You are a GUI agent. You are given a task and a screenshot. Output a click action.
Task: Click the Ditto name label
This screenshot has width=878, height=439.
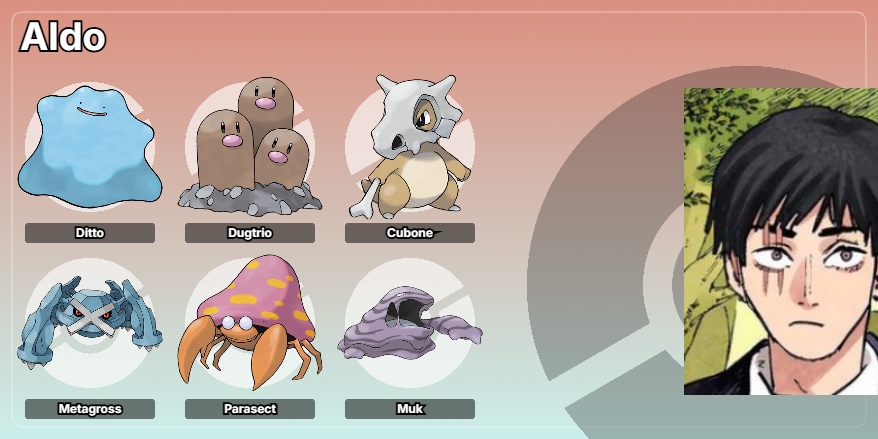pos(90,233)
